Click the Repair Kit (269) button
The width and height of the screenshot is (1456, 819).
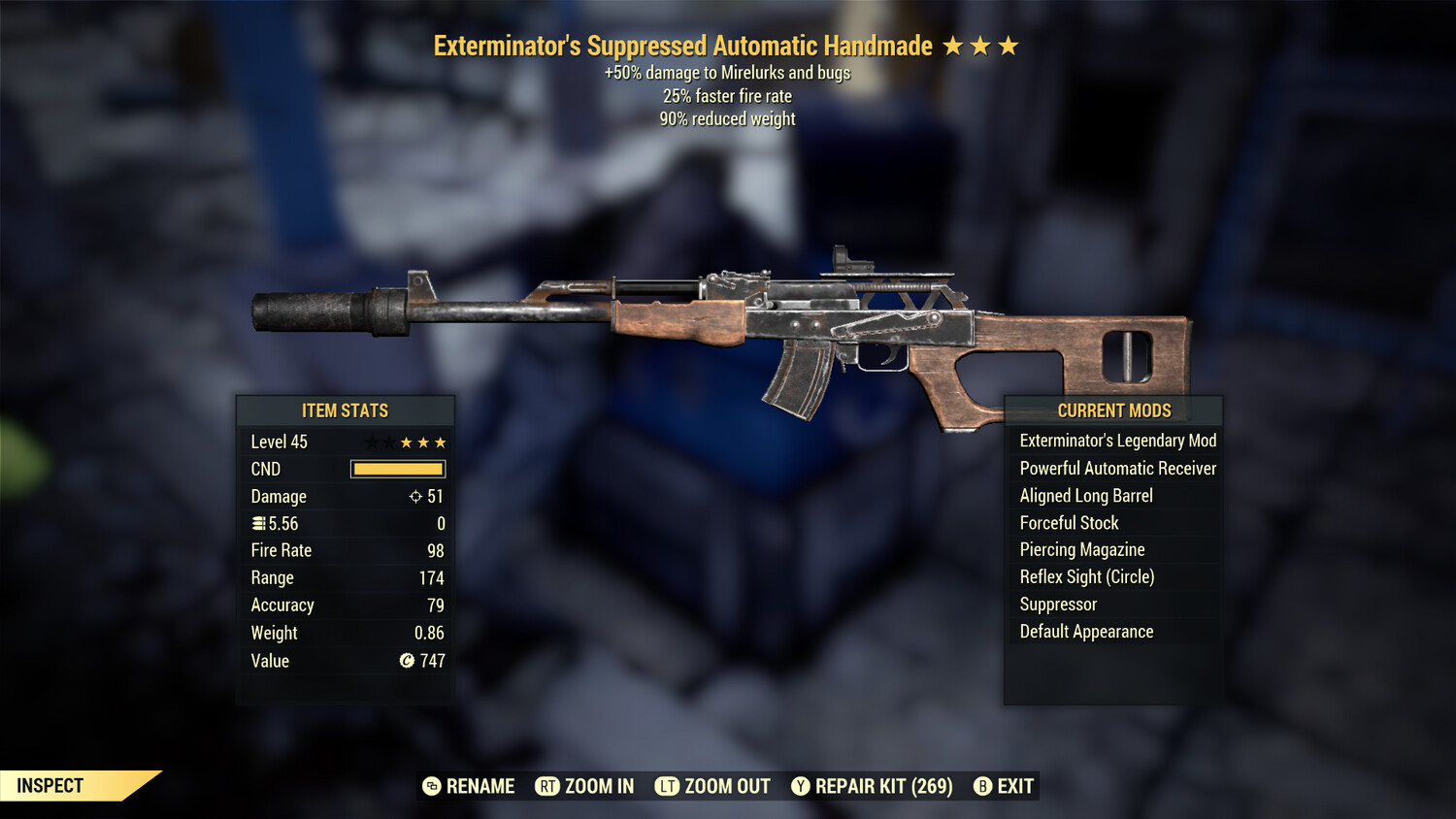873,786
